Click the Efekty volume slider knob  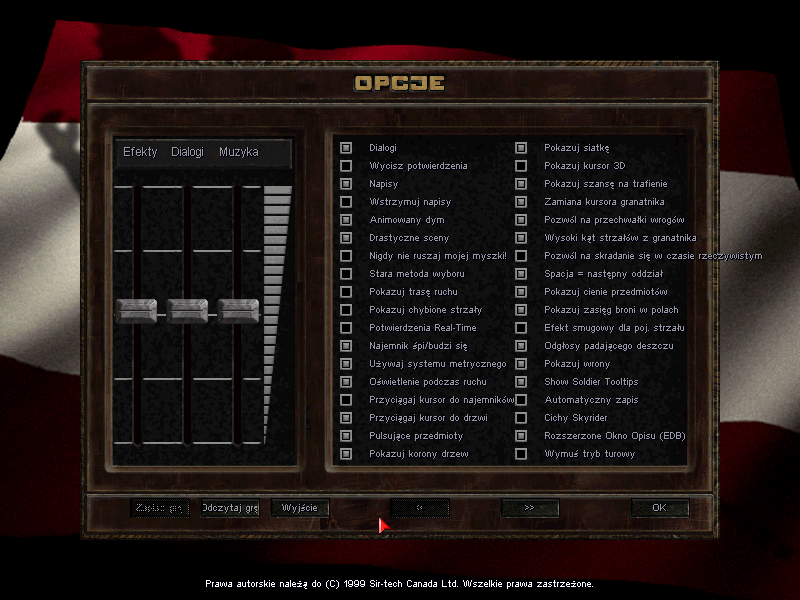click(x=135, y=310)
